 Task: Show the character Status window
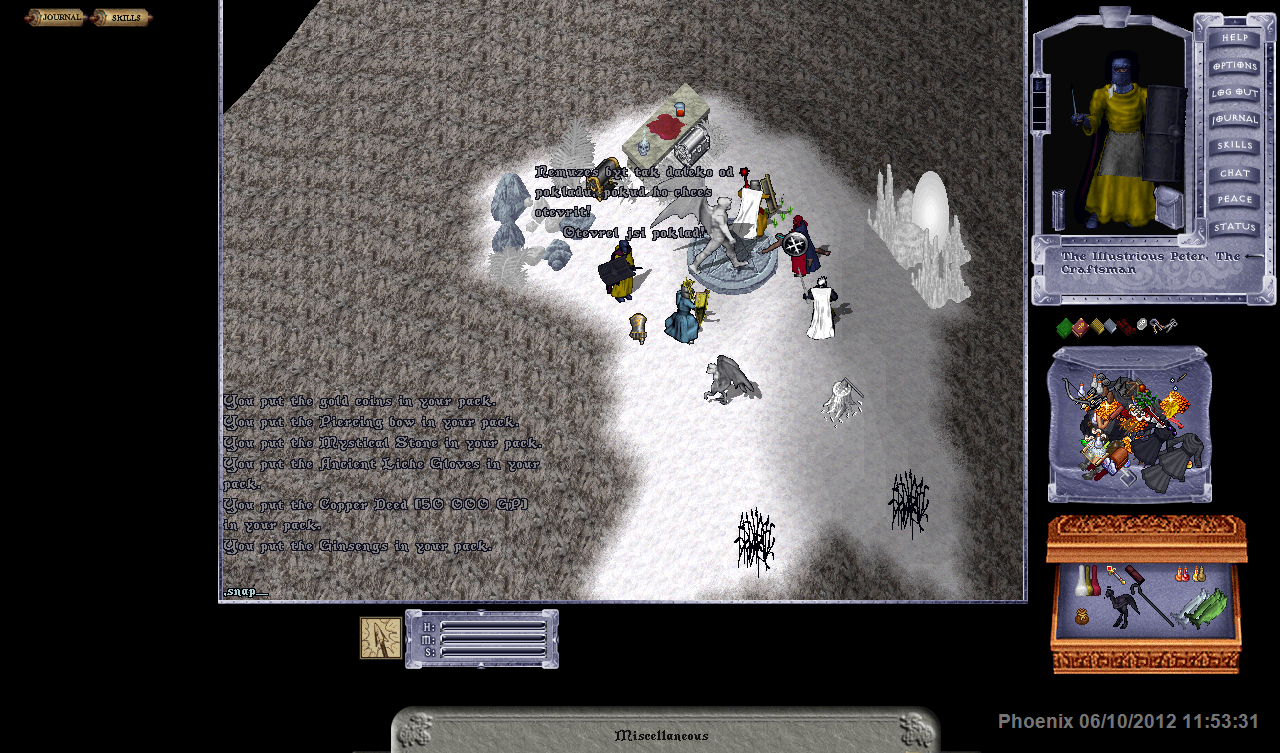pos(1234,227)
